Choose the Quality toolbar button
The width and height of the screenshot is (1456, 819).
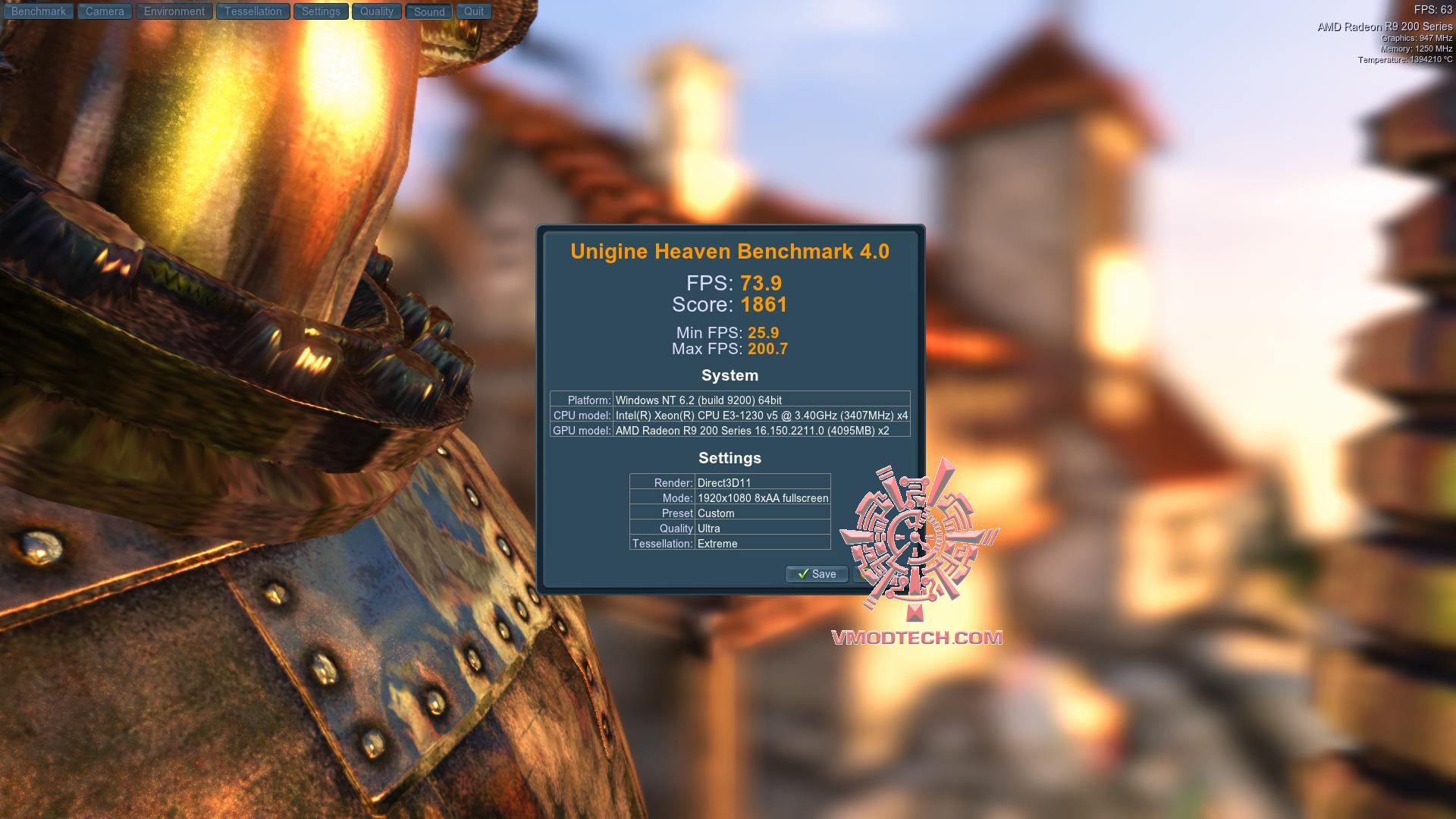point(376,11)
